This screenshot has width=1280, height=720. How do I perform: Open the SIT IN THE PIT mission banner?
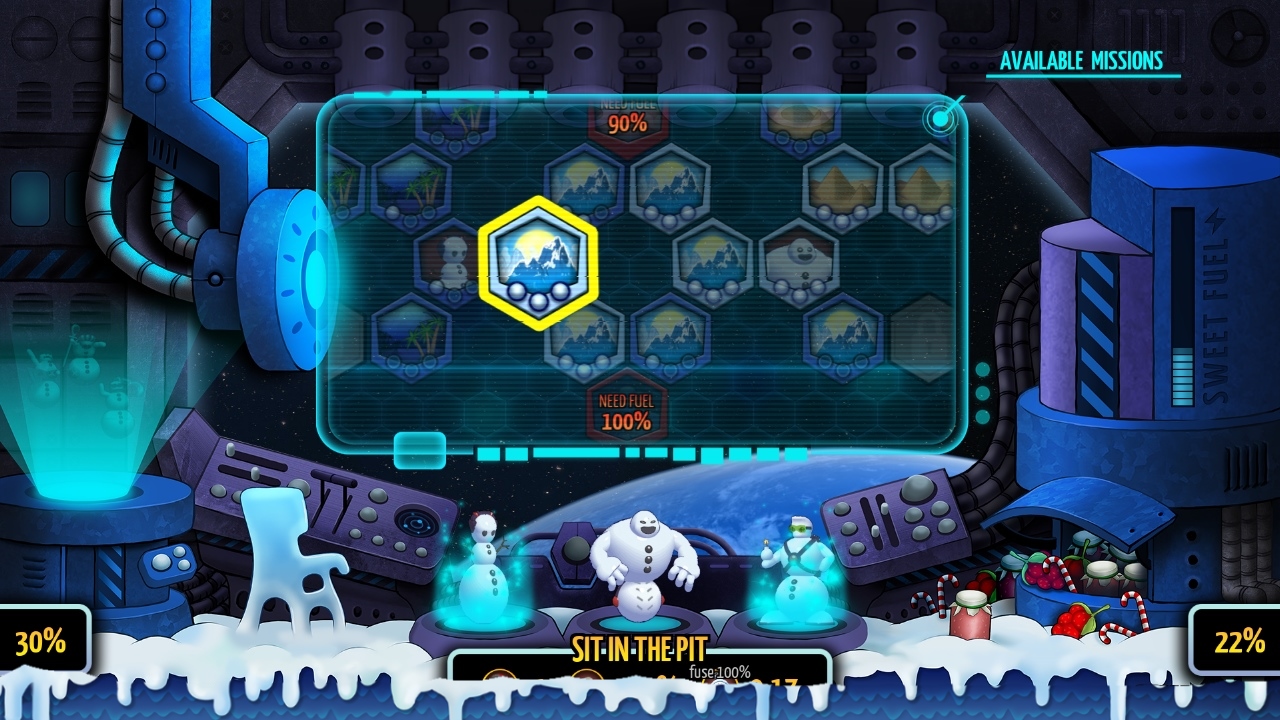point(638,648)
